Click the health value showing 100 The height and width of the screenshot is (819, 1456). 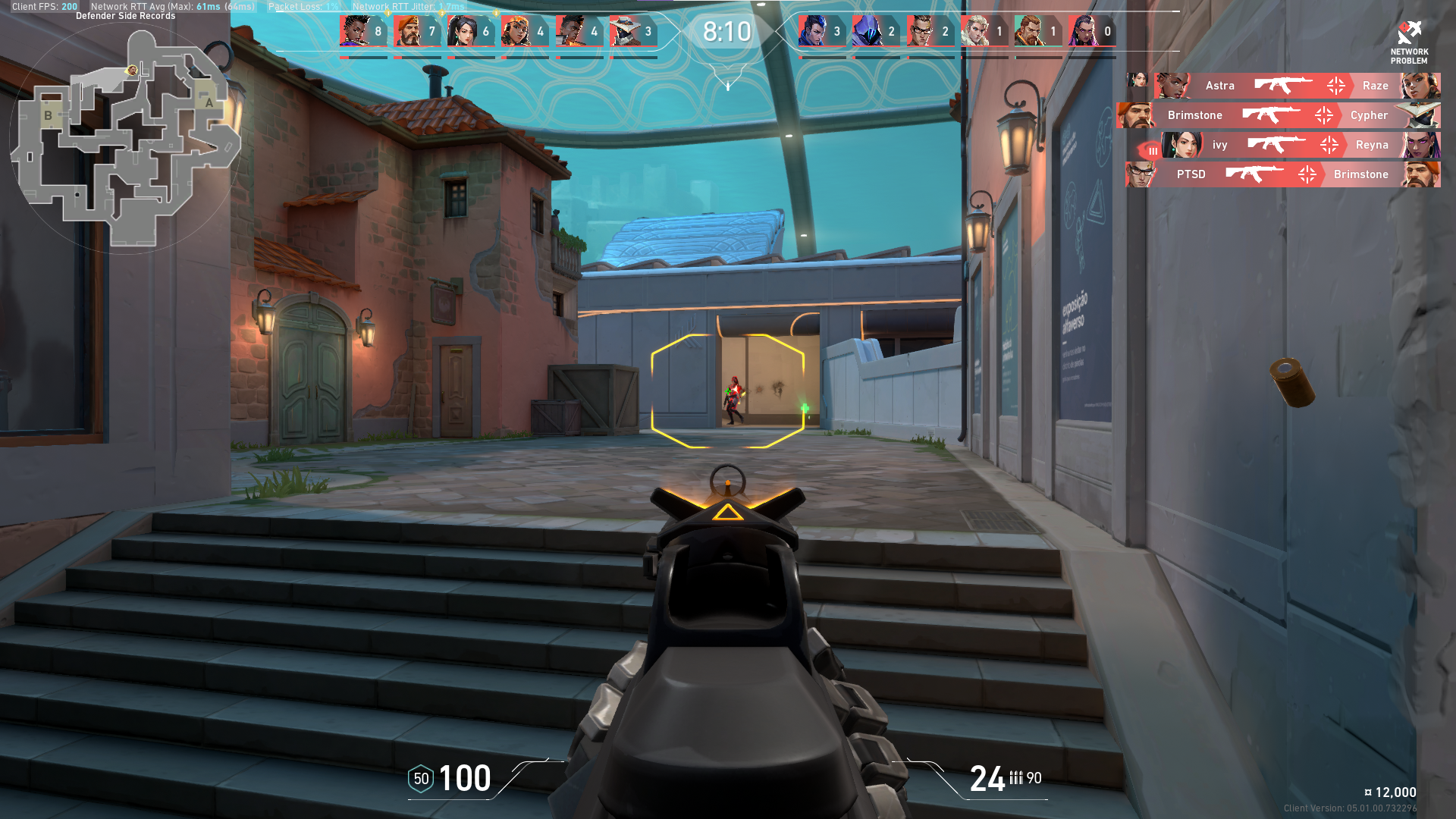click(463, 778)
